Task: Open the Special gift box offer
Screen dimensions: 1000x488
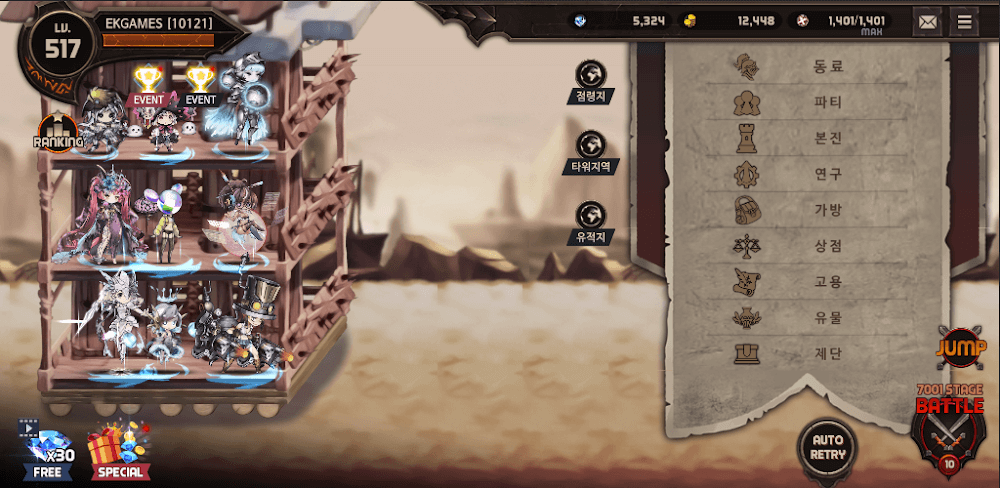Action: [x=119, y=449]
